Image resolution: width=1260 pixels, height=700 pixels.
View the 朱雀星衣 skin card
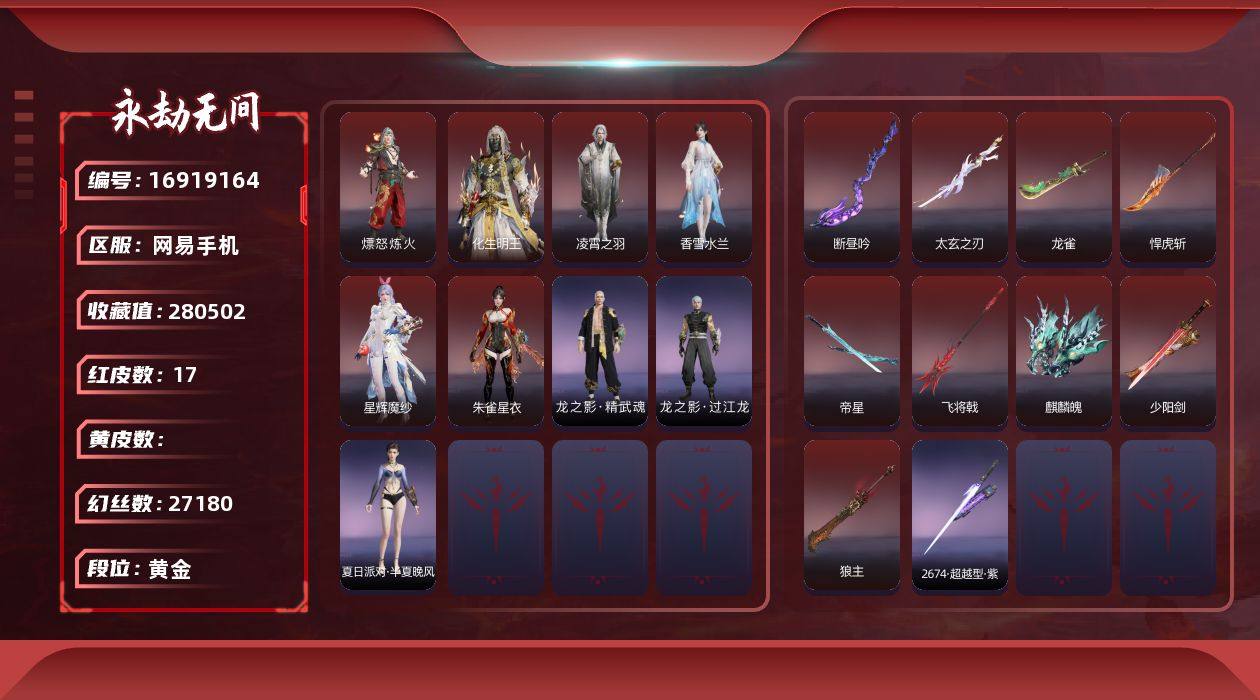[x=496, y=350]
